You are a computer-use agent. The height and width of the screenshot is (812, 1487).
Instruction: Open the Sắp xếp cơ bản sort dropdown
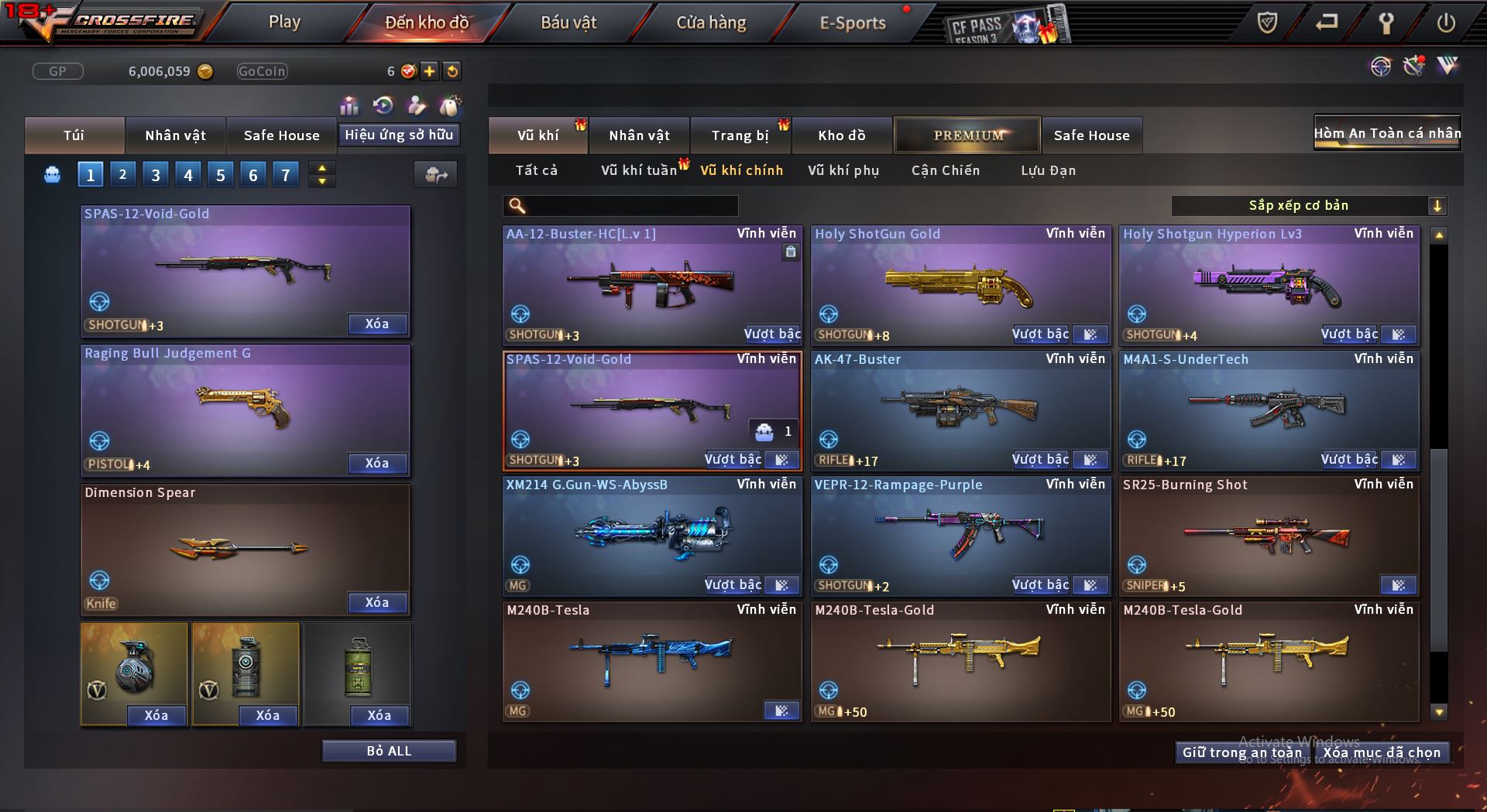1308,206
